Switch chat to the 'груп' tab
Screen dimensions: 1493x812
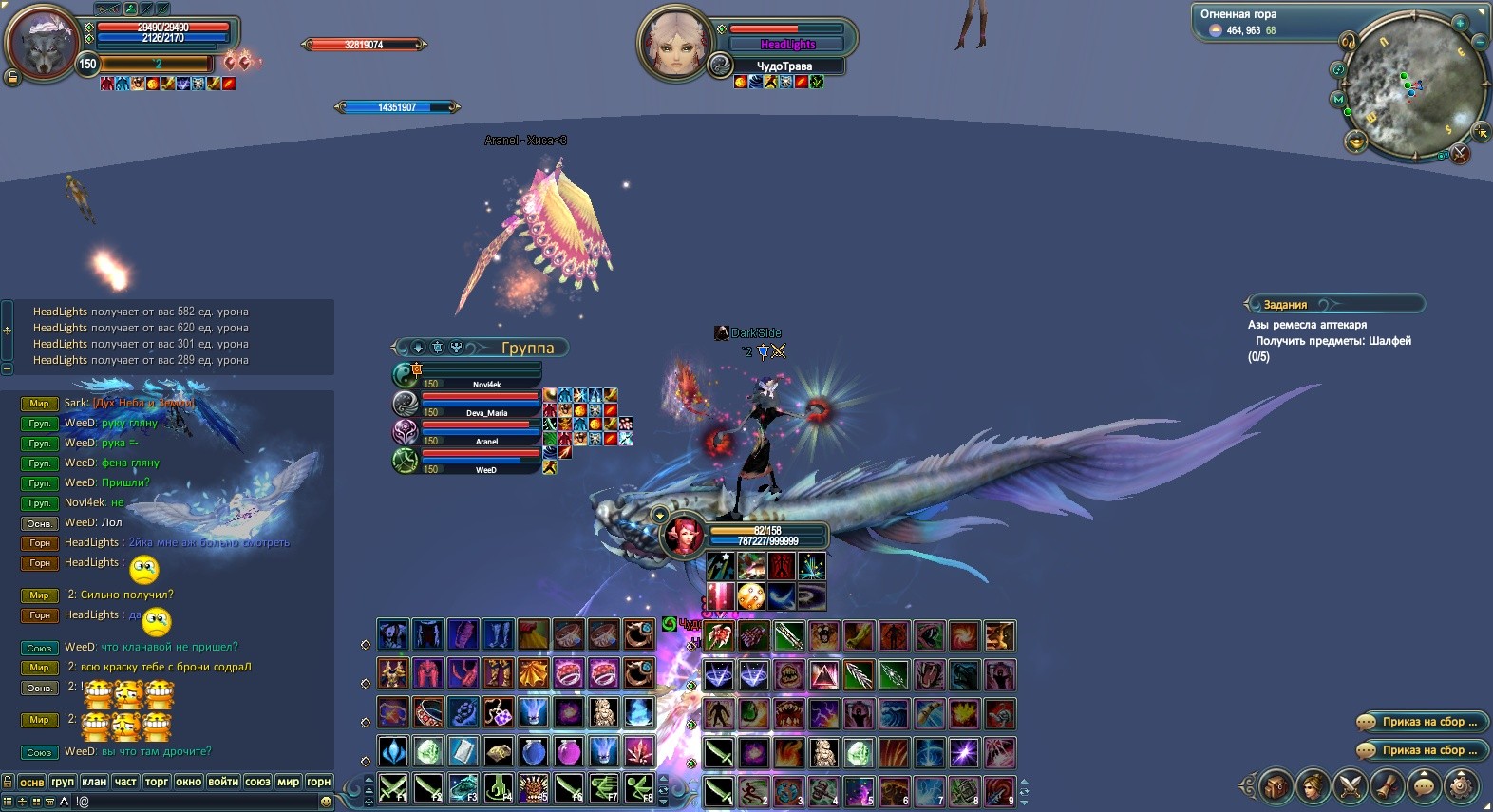(63, 782)
